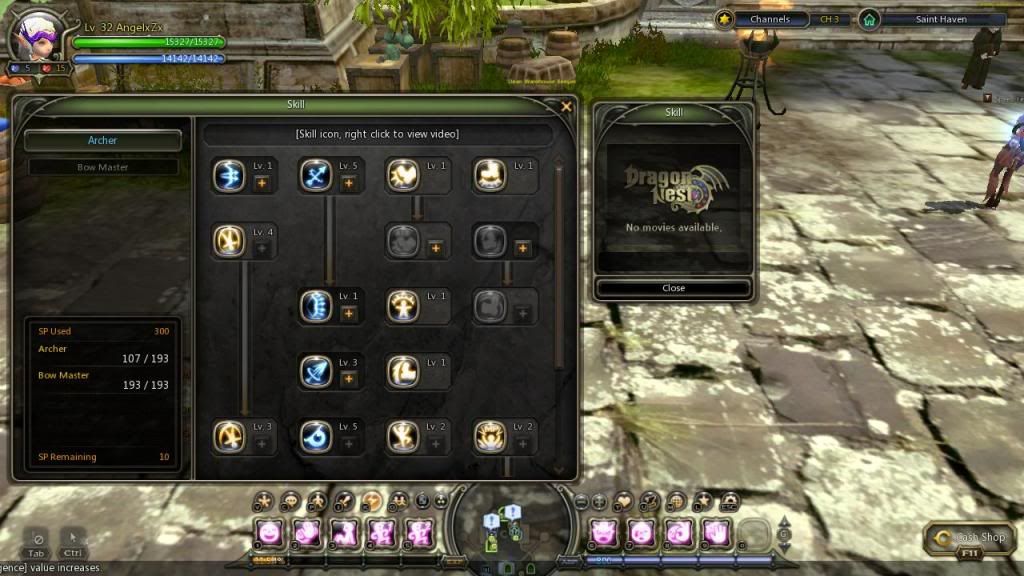Viewport: 1024px width, 576px height.
Task: Close the skill movie preview panel
Action: point(673,288)
